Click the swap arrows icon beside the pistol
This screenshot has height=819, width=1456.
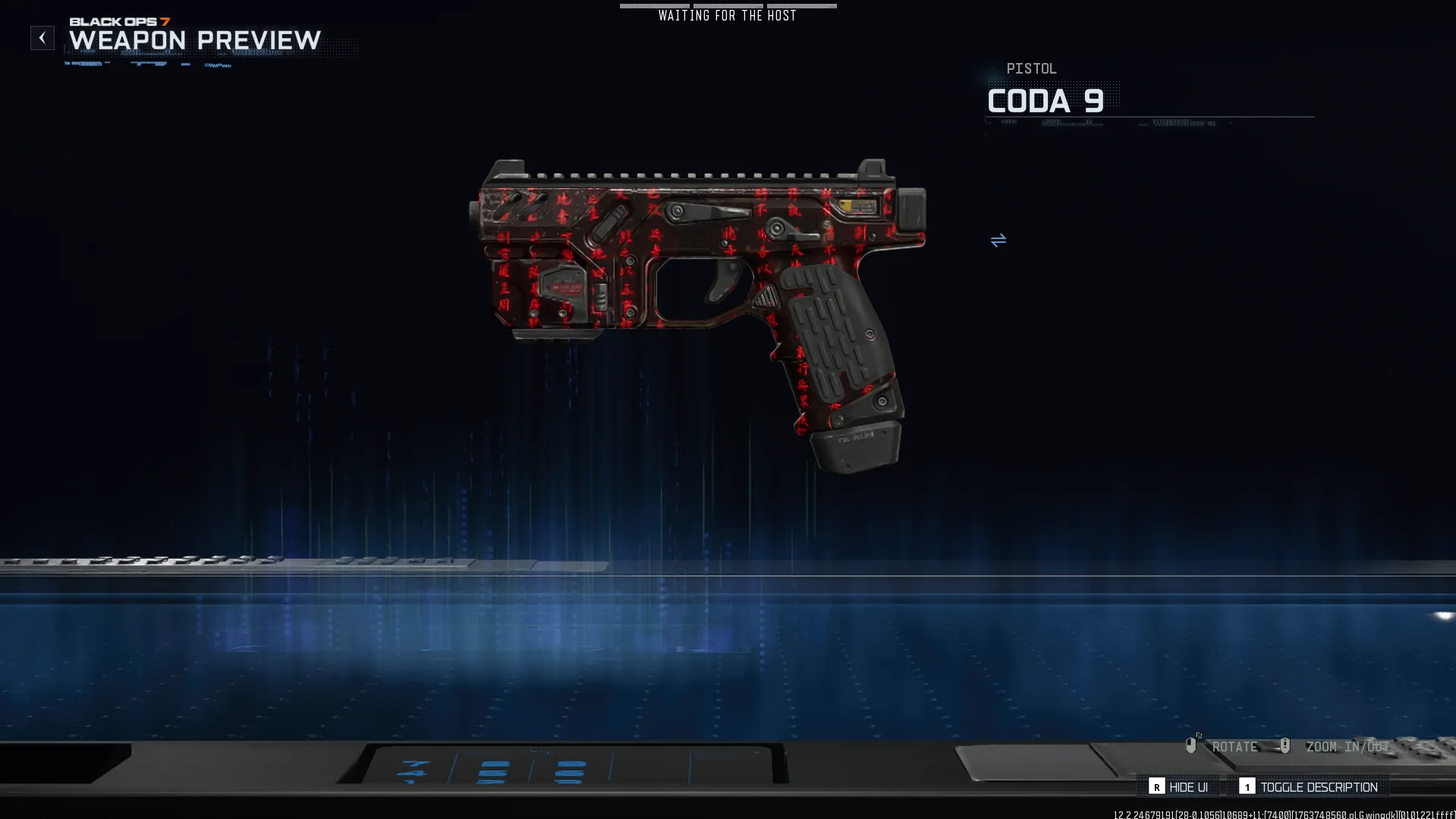coord(998,241)
